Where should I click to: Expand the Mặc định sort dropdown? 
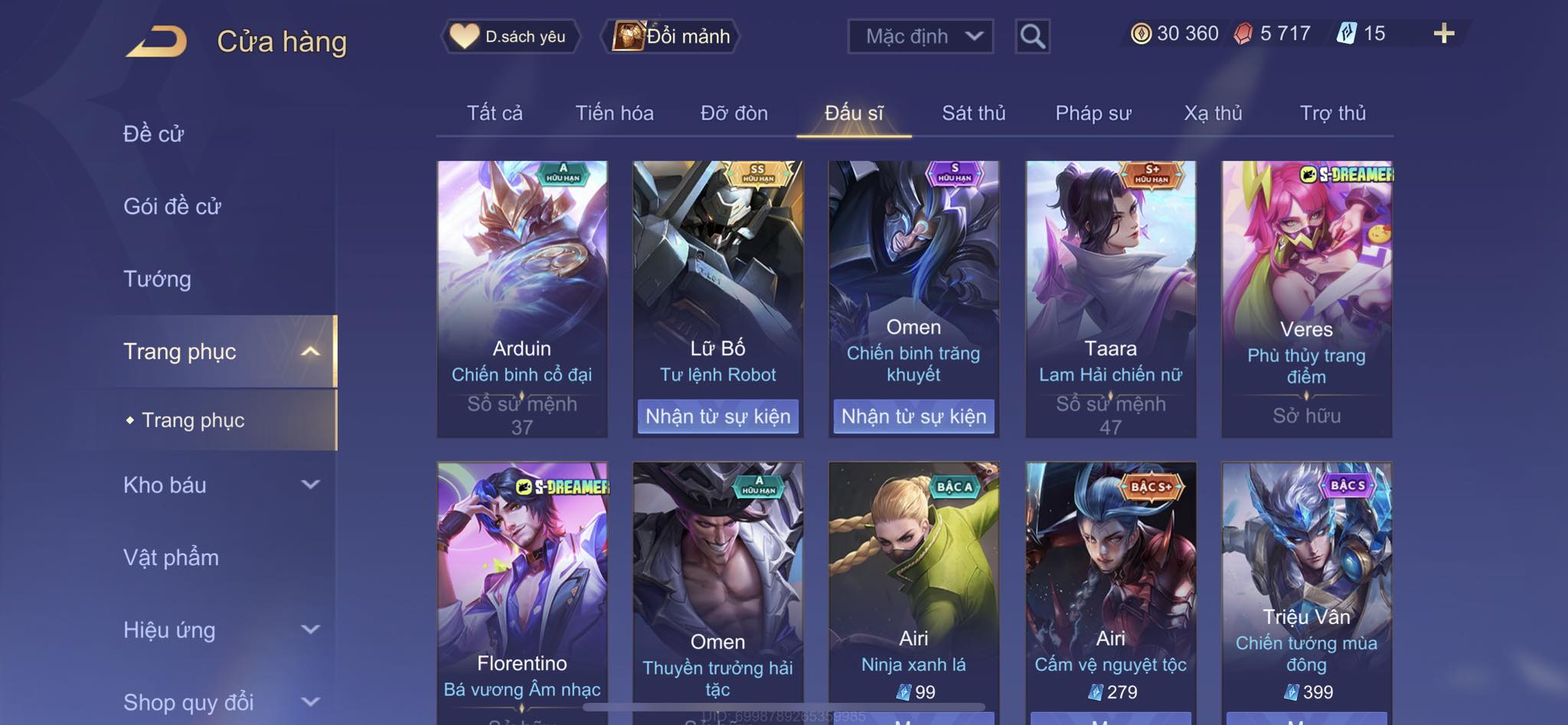[920, 36]
